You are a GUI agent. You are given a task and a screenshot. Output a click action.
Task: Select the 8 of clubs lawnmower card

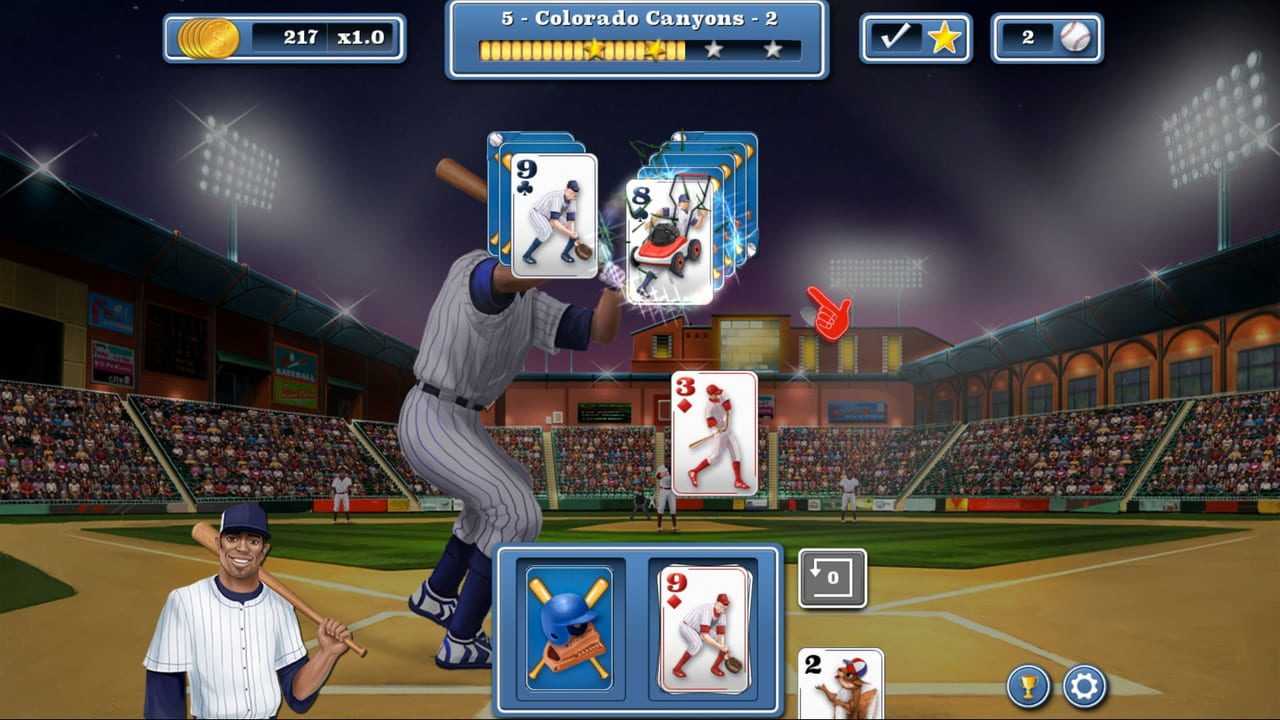669,242
